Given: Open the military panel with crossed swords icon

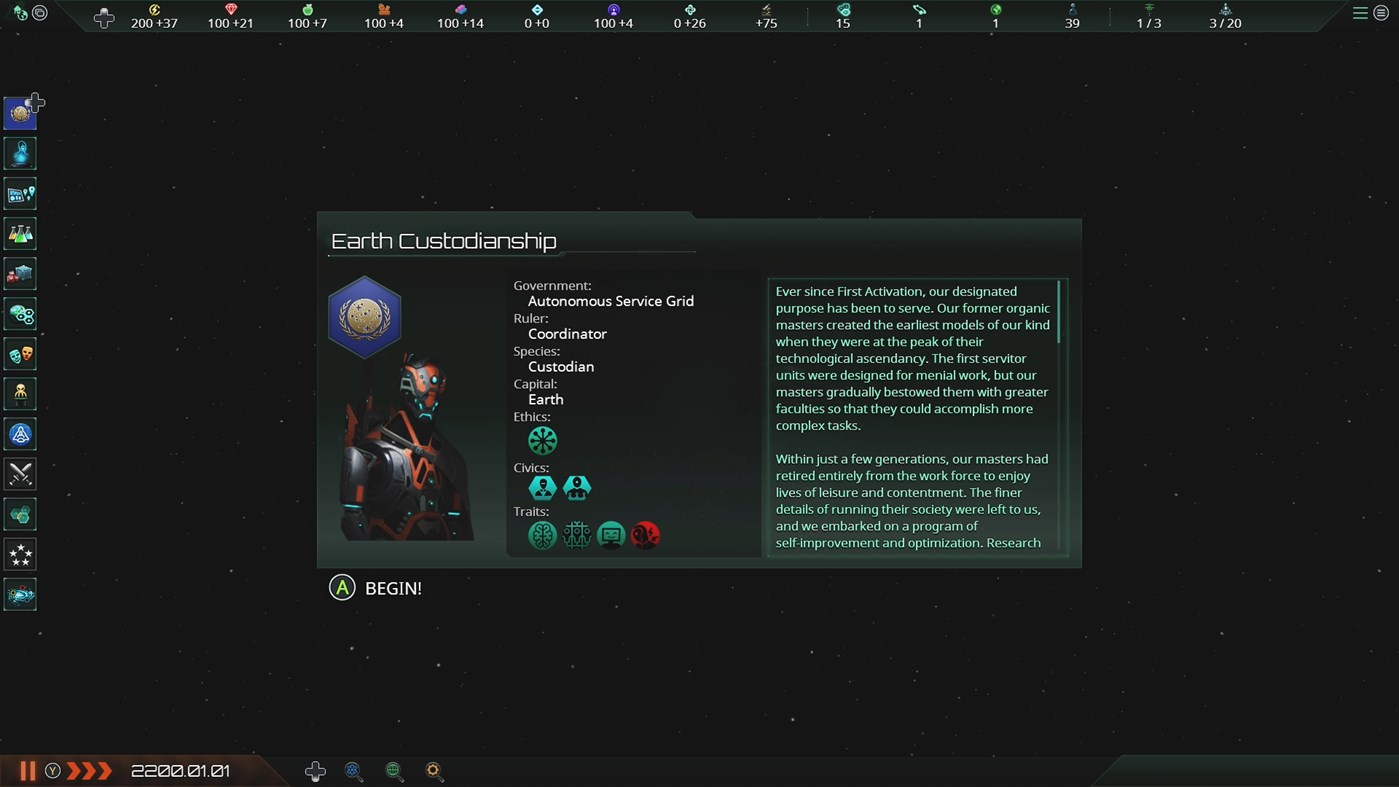Looking at the screenshot, I should pyautogui.click(x=20, y=473).
